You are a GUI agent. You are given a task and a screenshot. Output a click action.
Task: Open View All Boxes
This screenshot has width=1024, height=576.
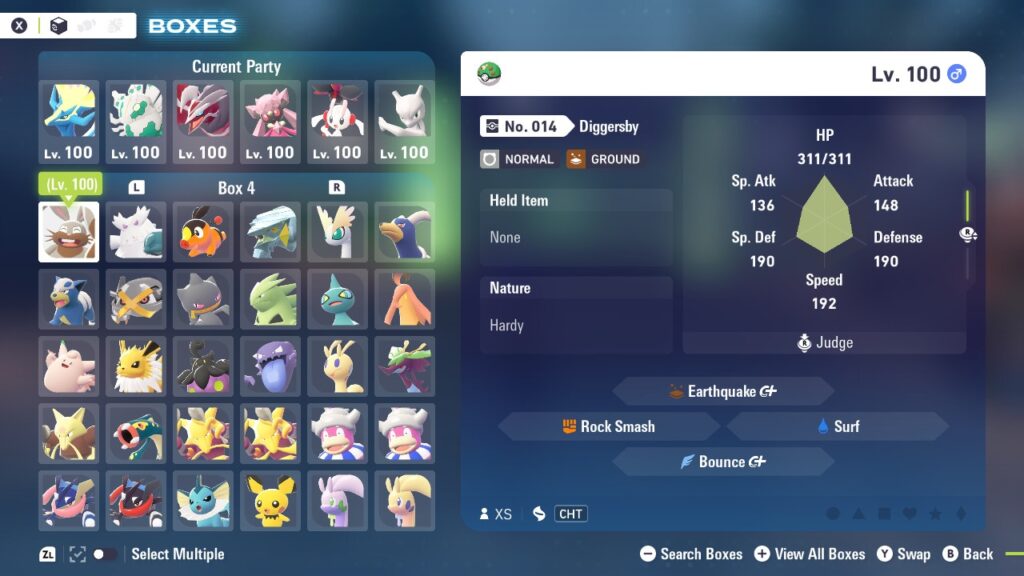click(x=809, y=554)
